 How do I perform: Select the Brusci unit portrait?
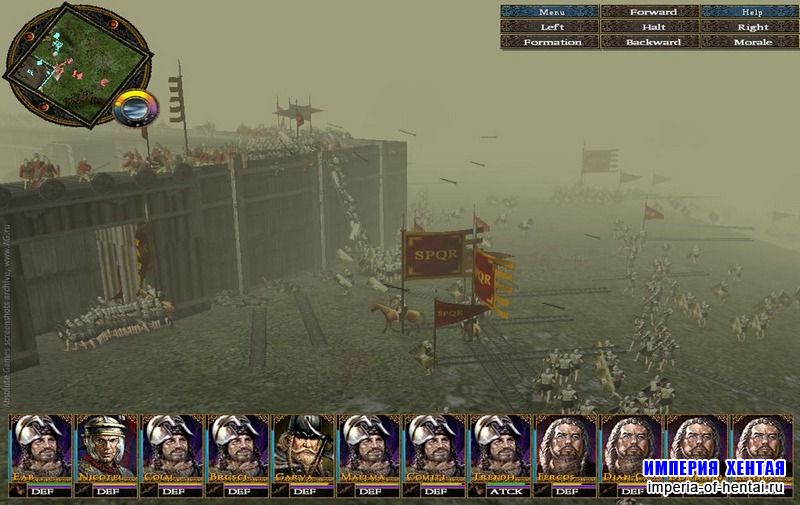point(238,448)
